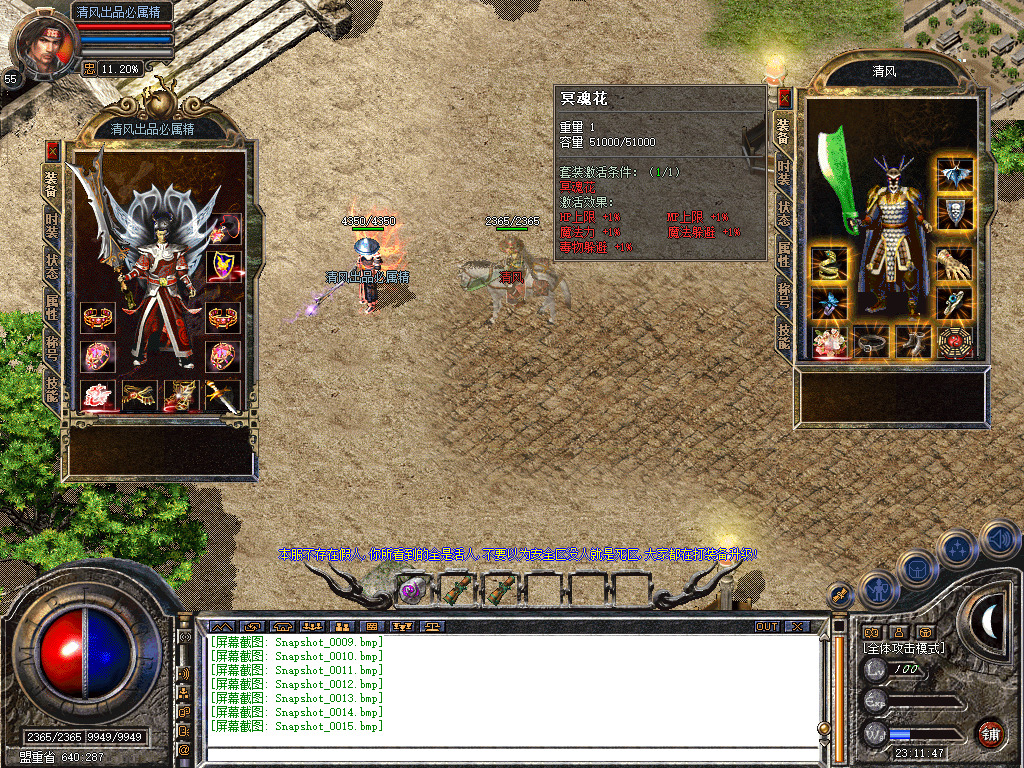Toggle the sound speaker round button
This screenshot has width=1024, height=768.
click(999, 540)
